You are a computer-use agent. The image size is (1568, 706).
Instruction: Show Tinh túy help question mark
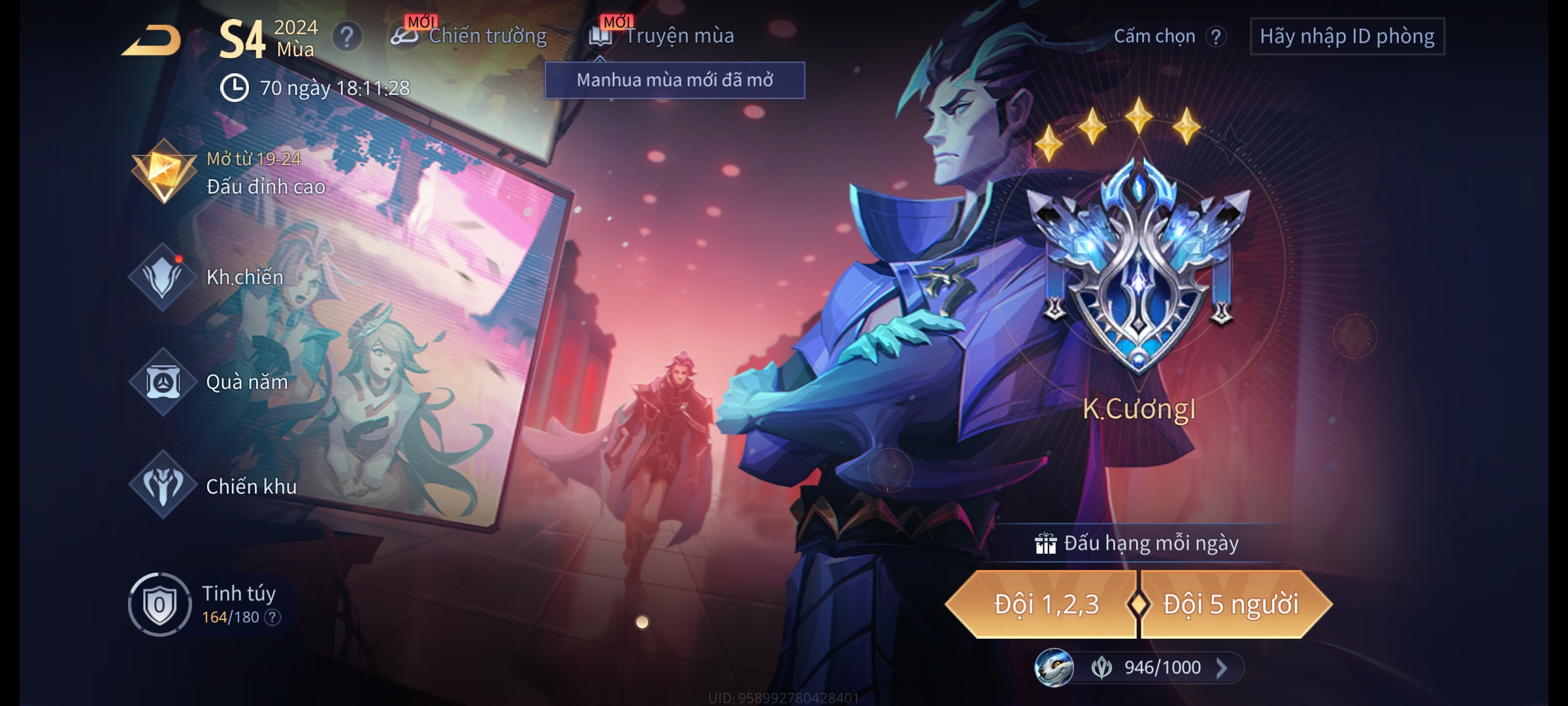pos(273,617)
